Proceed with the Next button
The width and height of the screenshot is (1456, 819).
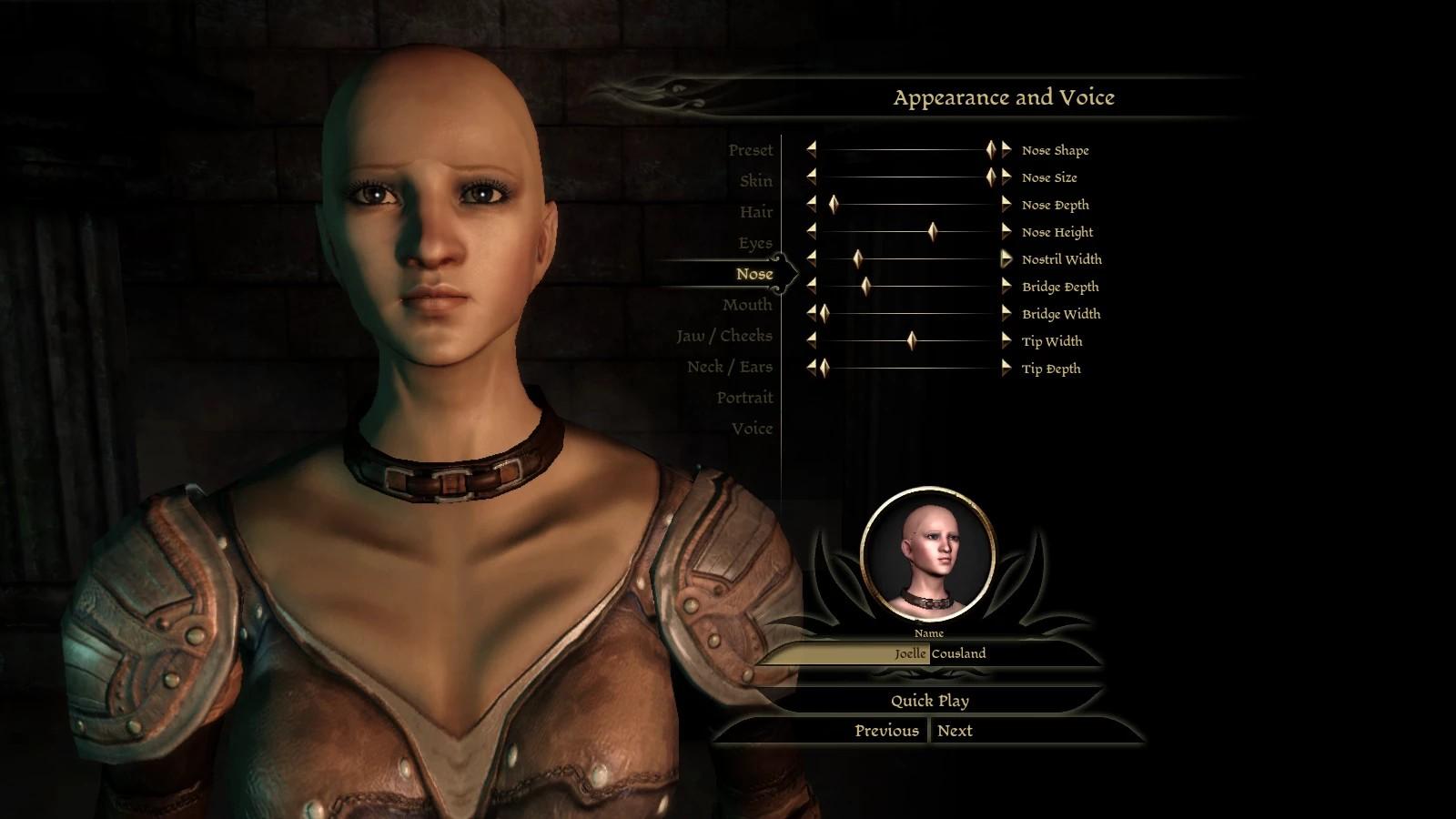pyautogui.click(x=955, y=731)
